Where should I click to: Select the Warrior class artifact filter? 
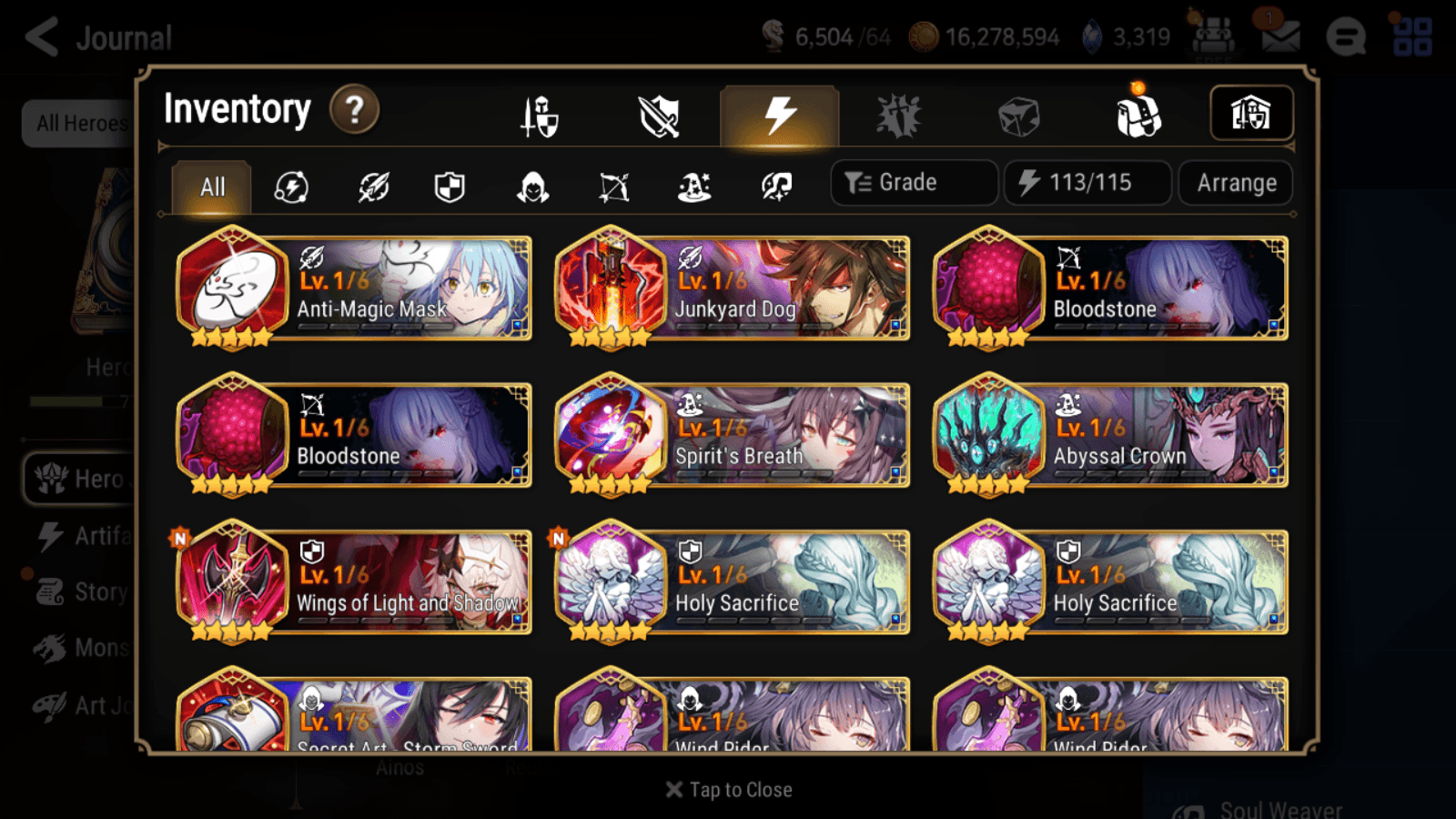click(x=372, y=187)
